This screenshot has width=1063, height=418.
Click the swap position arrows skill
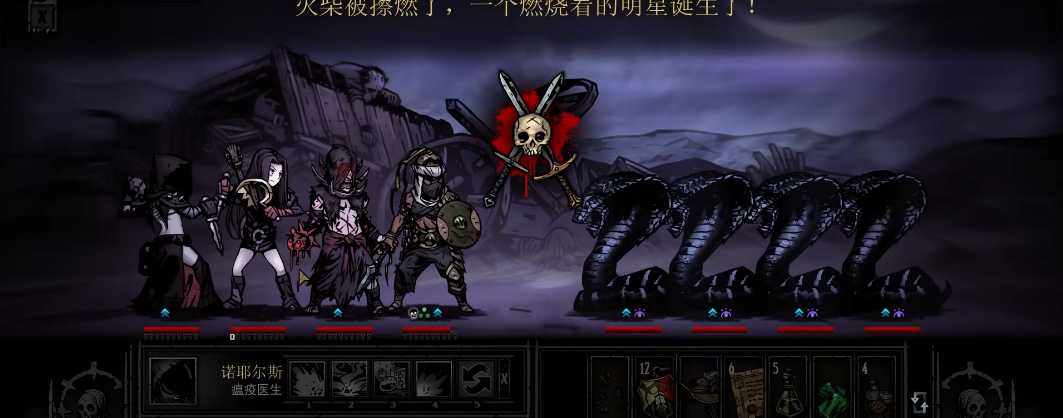click(476, 379)
